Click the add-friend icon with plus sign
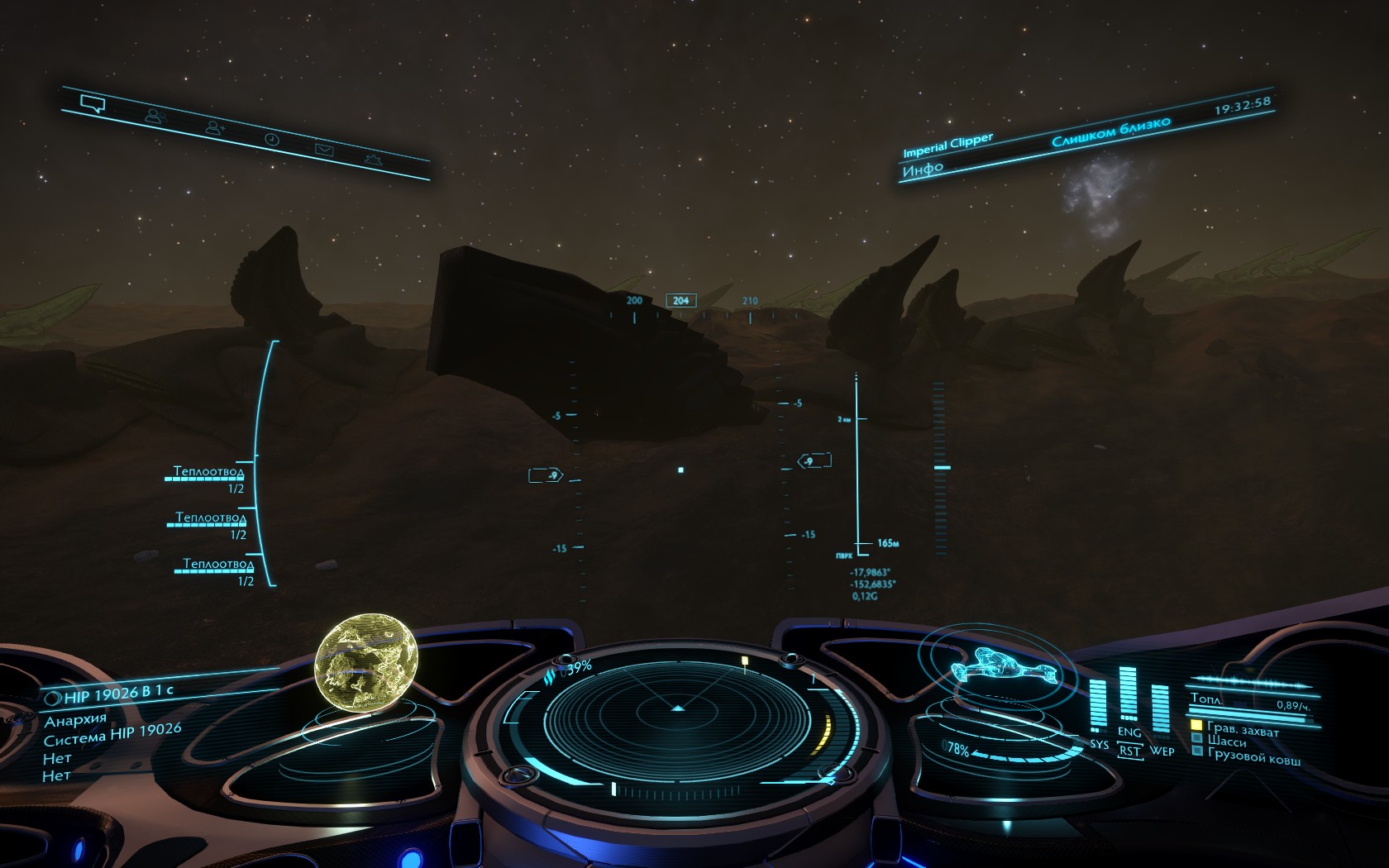 [215, 128]
